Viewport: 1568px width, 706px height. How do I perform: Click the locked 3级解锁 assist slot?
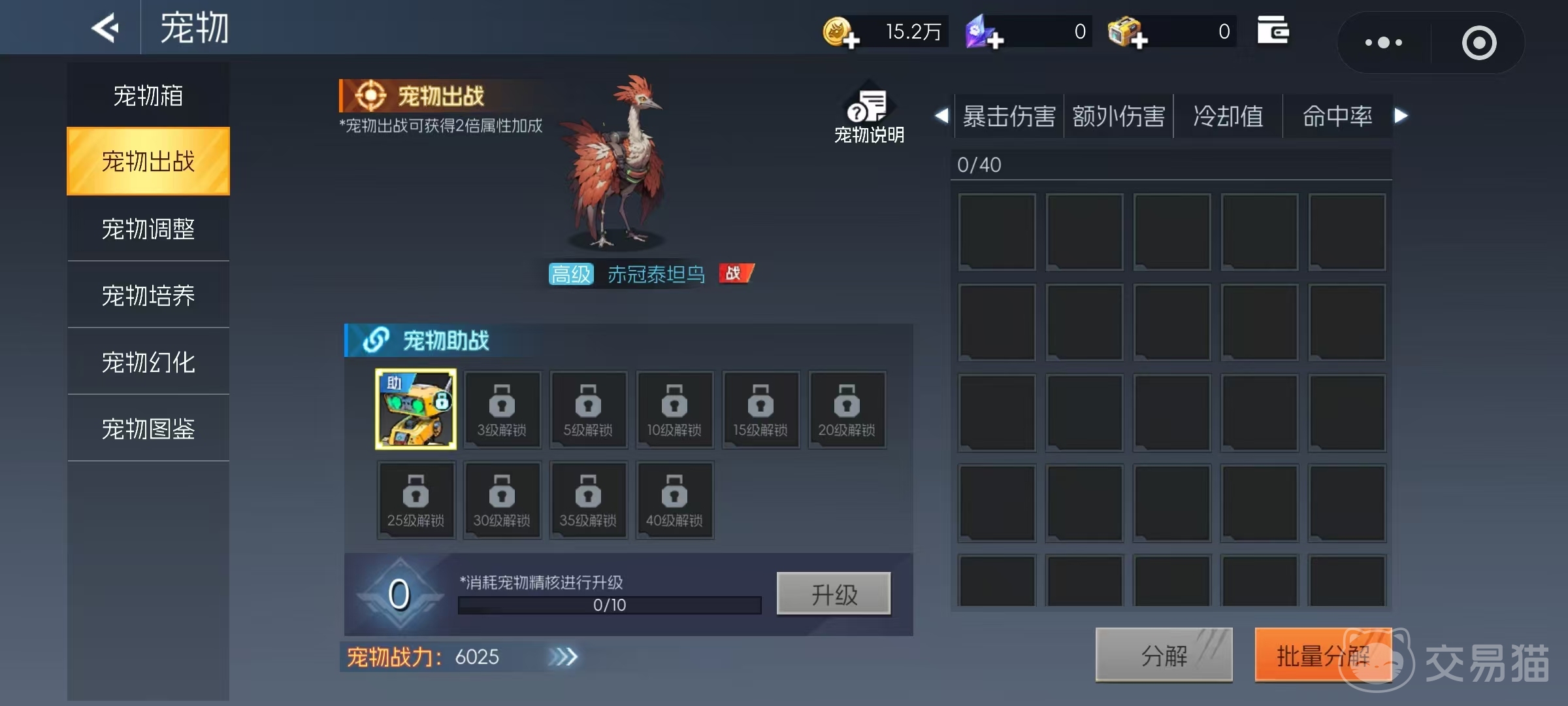pyautogui.click(x=502, y=409)
